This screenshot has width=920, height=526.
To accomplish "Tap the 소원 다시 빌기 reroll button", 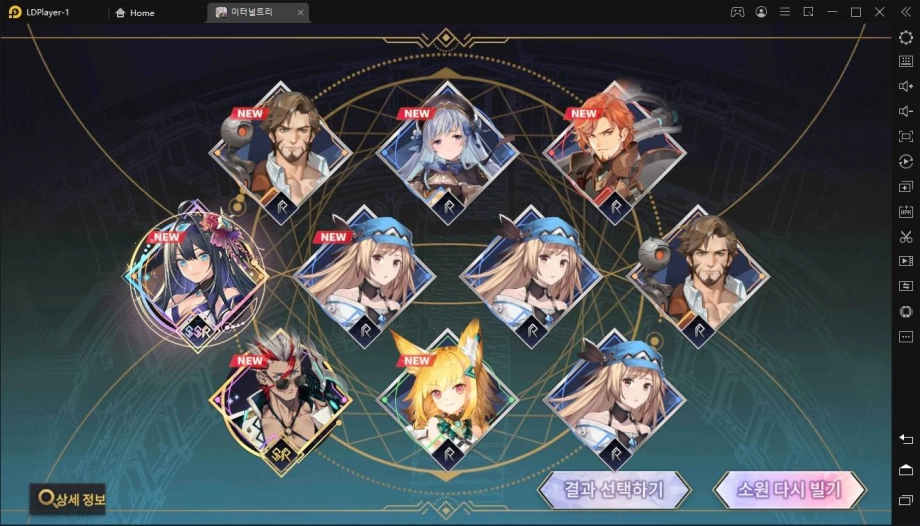I will [x=788, y=490].
